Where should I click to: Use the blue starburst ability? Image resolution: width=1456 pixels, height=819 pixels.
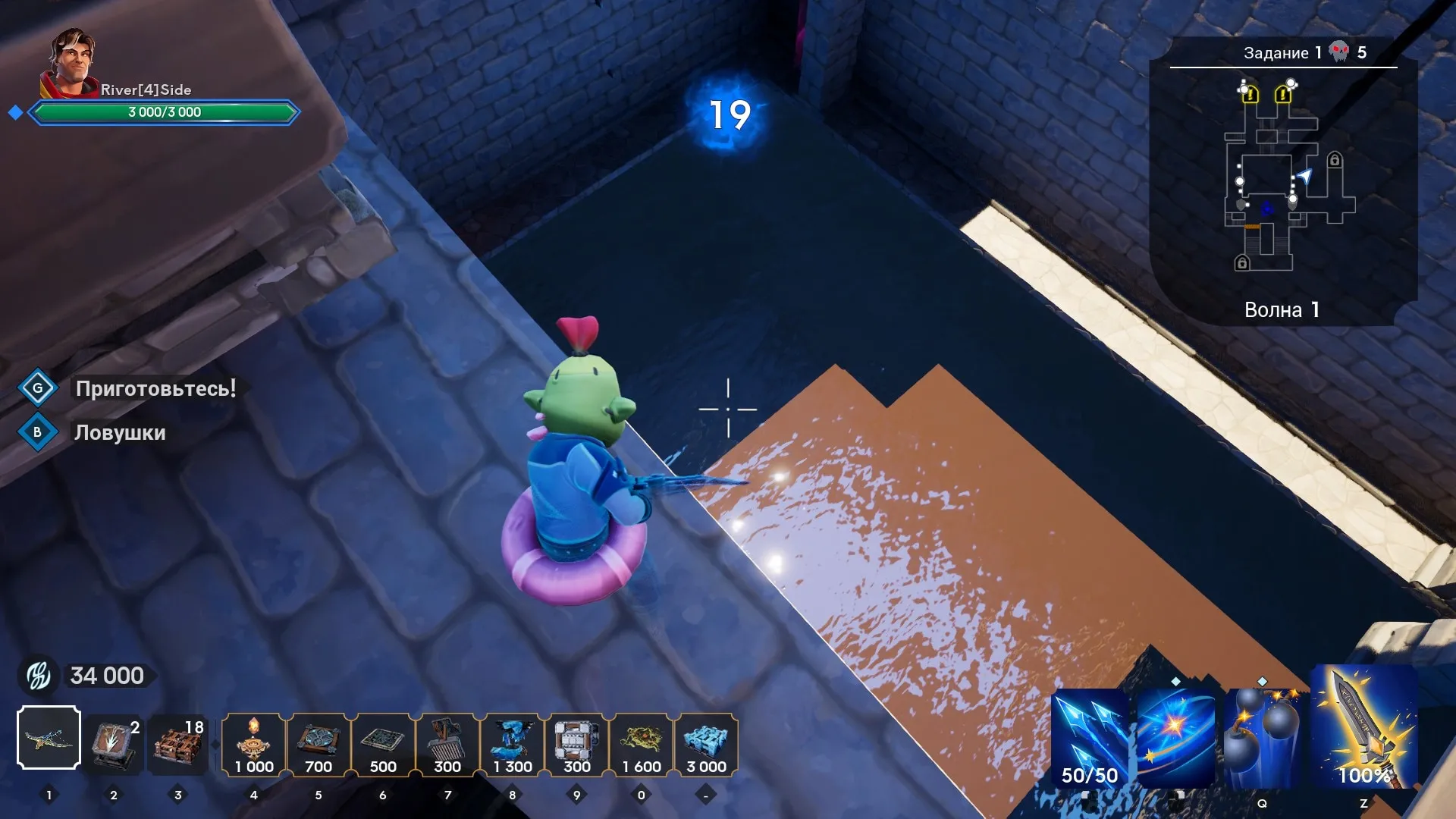pos(1175,739)
